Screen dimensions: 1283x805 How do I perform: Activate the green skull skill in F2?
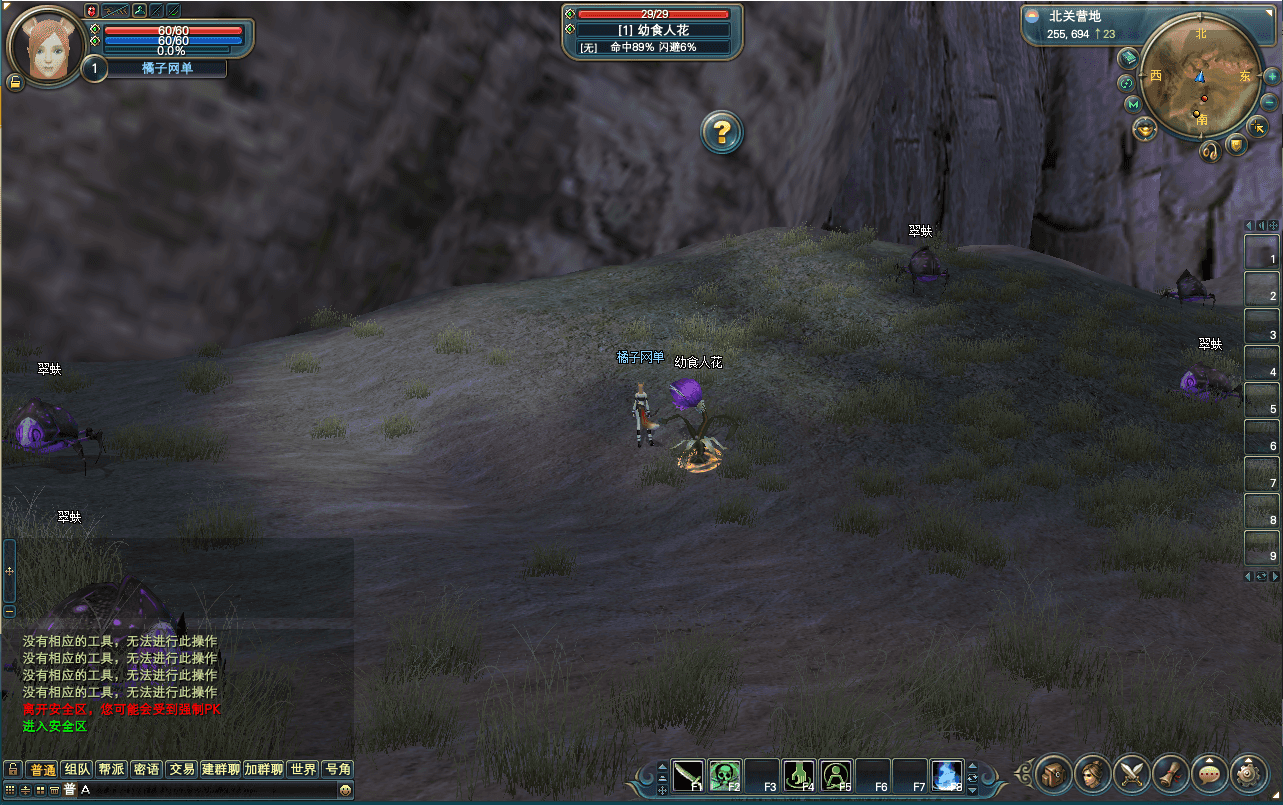(x=725, y=776)
